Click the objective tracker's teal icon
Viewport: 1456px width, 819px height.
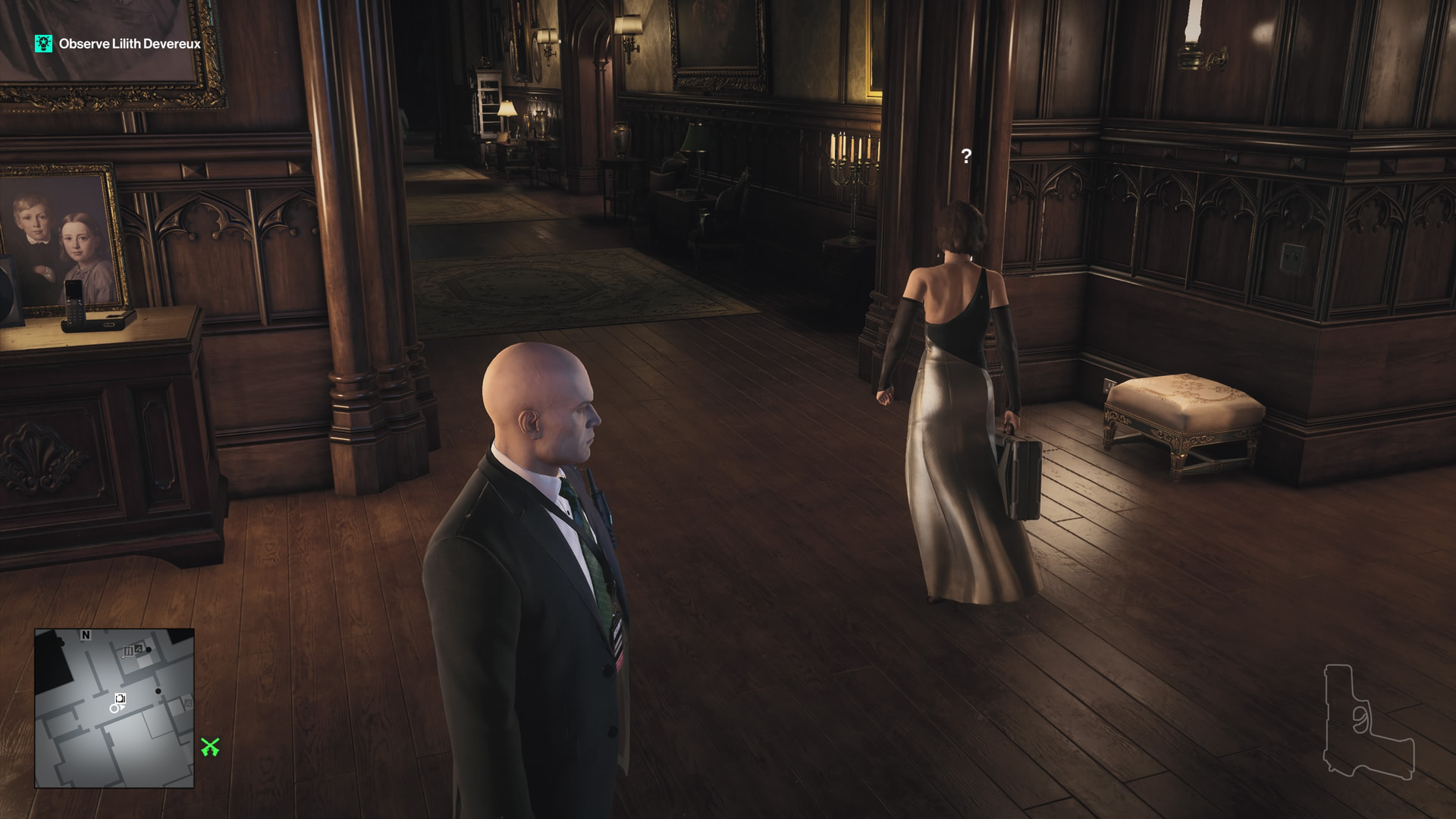pyautogui.click(x=44, y=43)
